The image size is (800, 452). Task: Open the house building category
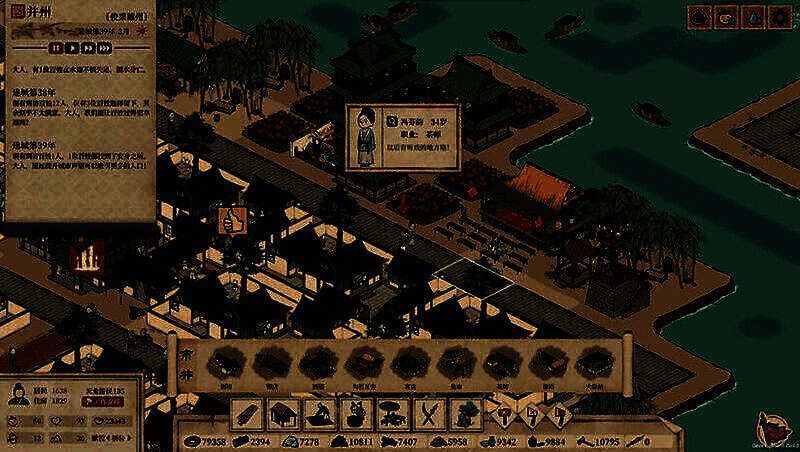(284, 413)
